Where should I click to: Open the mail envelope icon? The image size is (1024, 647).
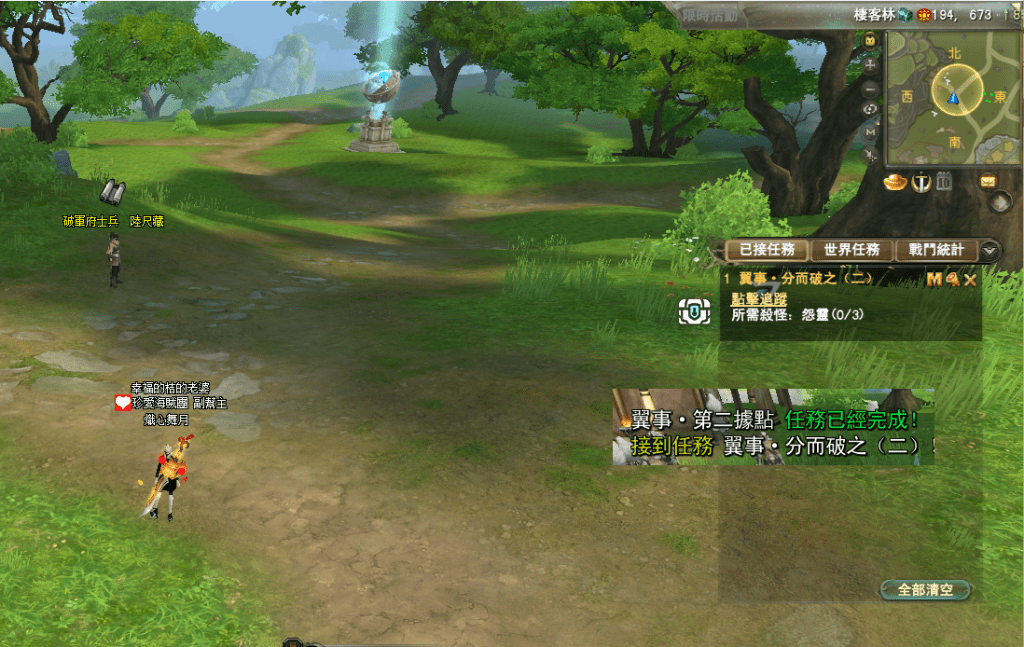[x=988, y=181]
